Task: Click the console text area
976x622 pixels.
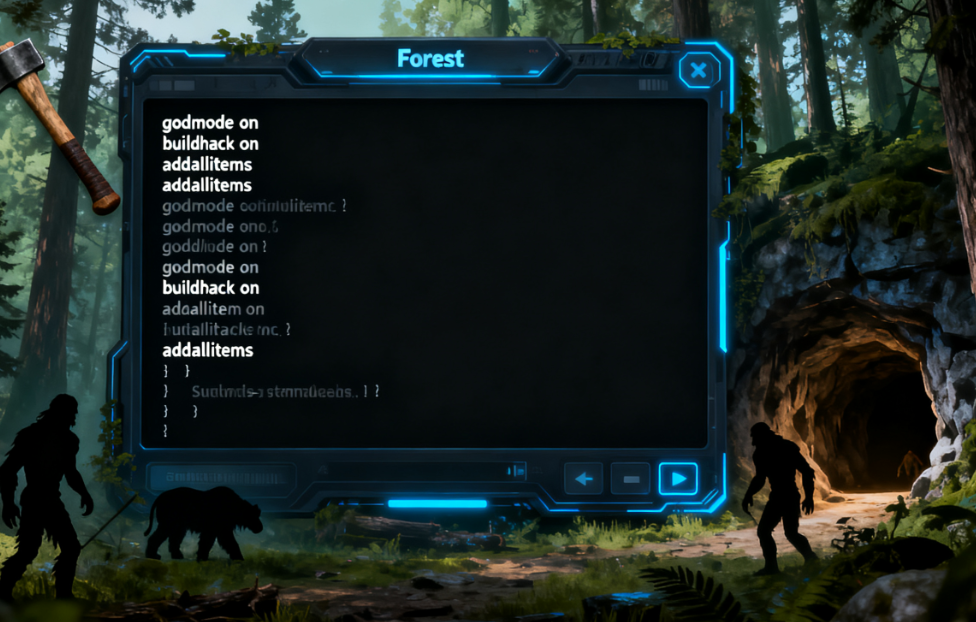Action: (424, 272)
